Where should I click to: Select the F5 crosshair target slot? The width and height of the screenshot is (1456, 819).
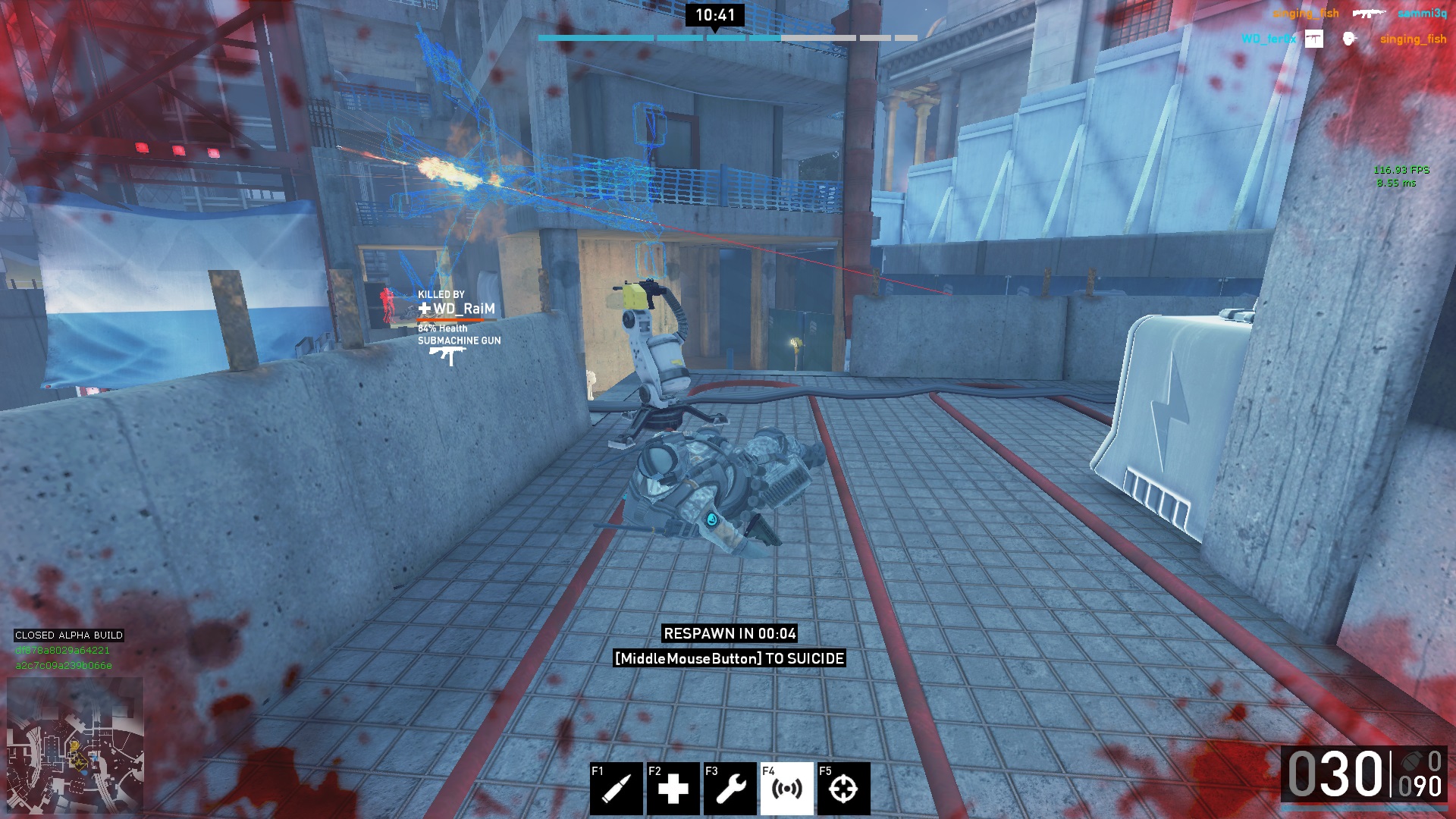(x=843, y=789)
